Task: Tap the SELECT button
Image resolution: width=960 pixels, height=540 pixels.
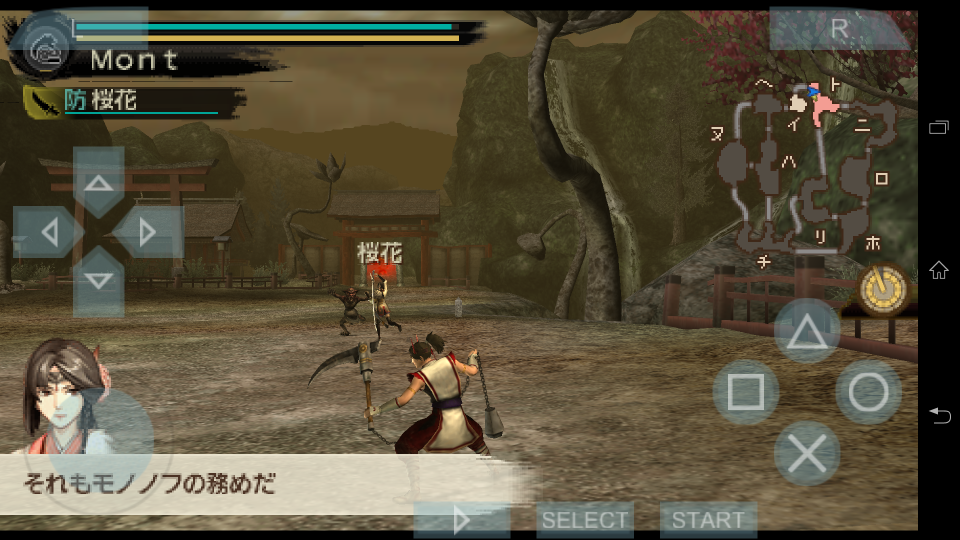Action: (x=585, y=520)
